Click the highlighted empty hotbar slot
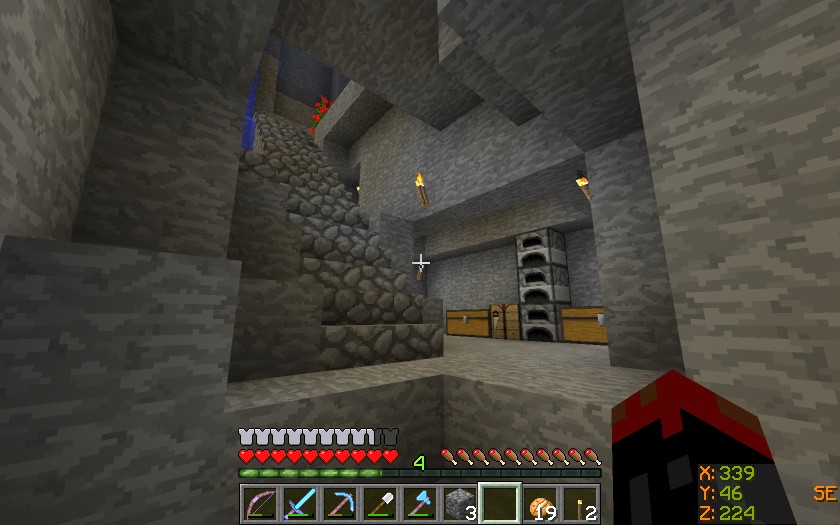Viewport: 840px width, 525px height. (x=500, y=503)
